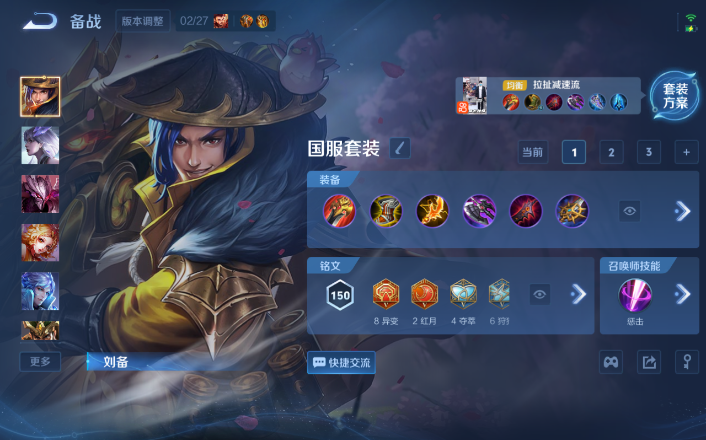
Task: Click the 当前 current loadout button
Action: click(532, 152)
